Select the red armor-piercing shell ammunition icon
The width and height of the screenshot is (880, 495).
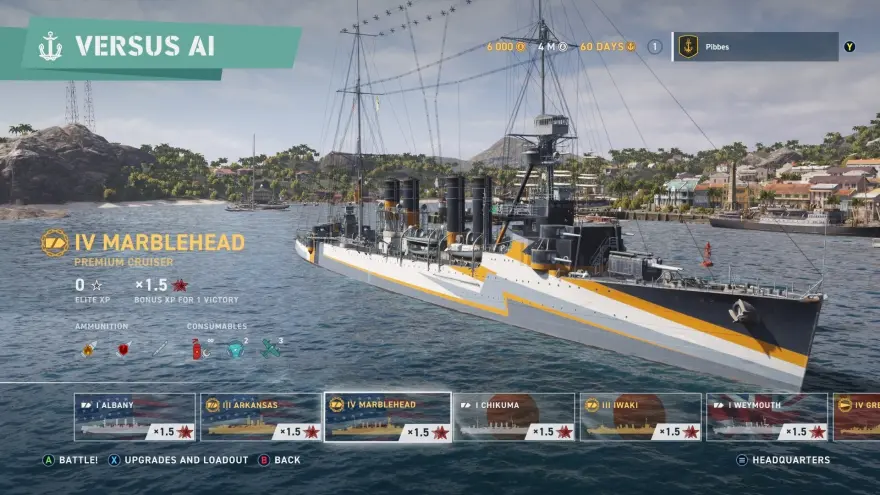tap(124, 349)
